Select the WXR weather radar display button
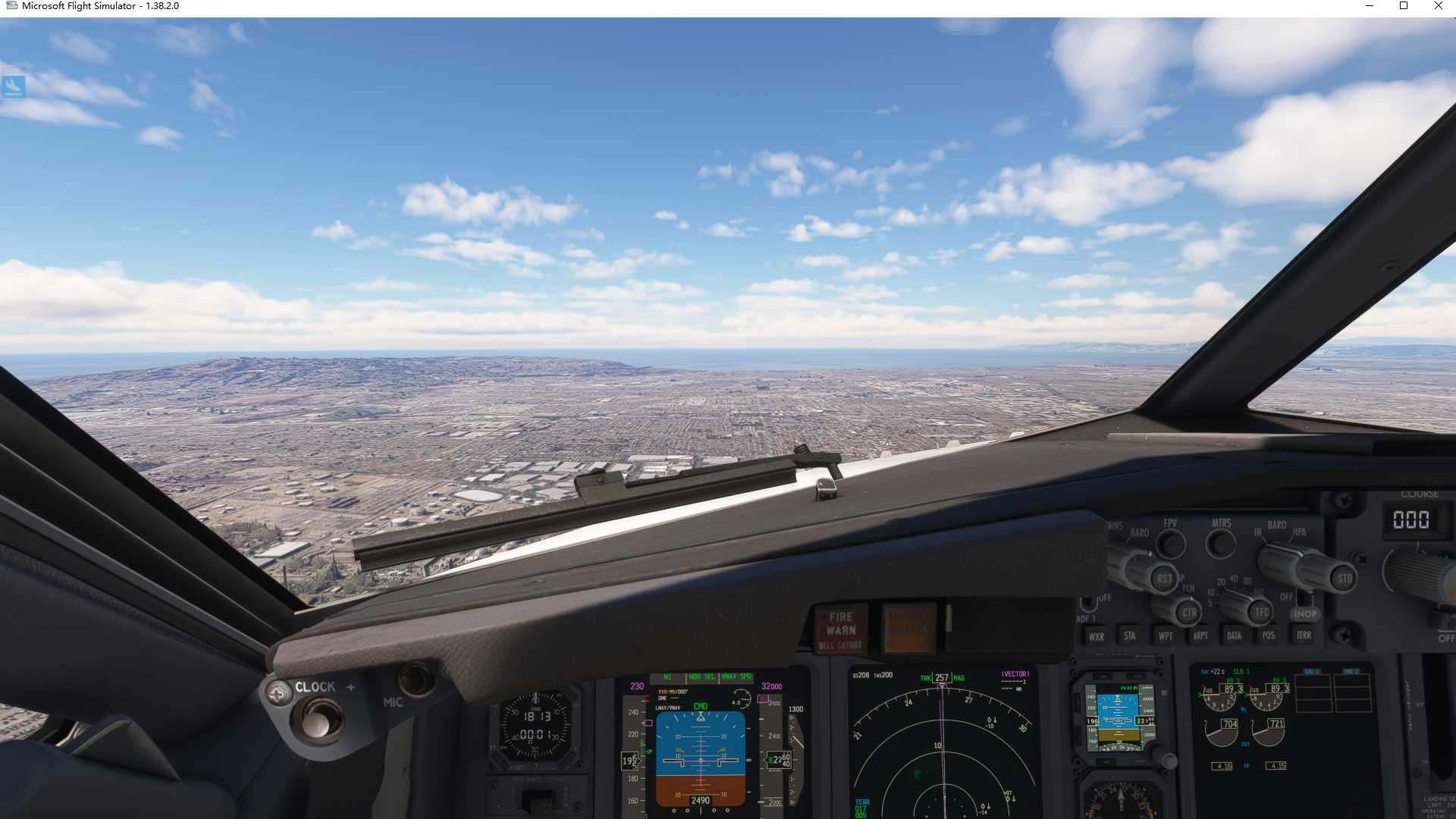Screen dimensions: 1456x819 pyautogui.click(x=1097, y=635)
